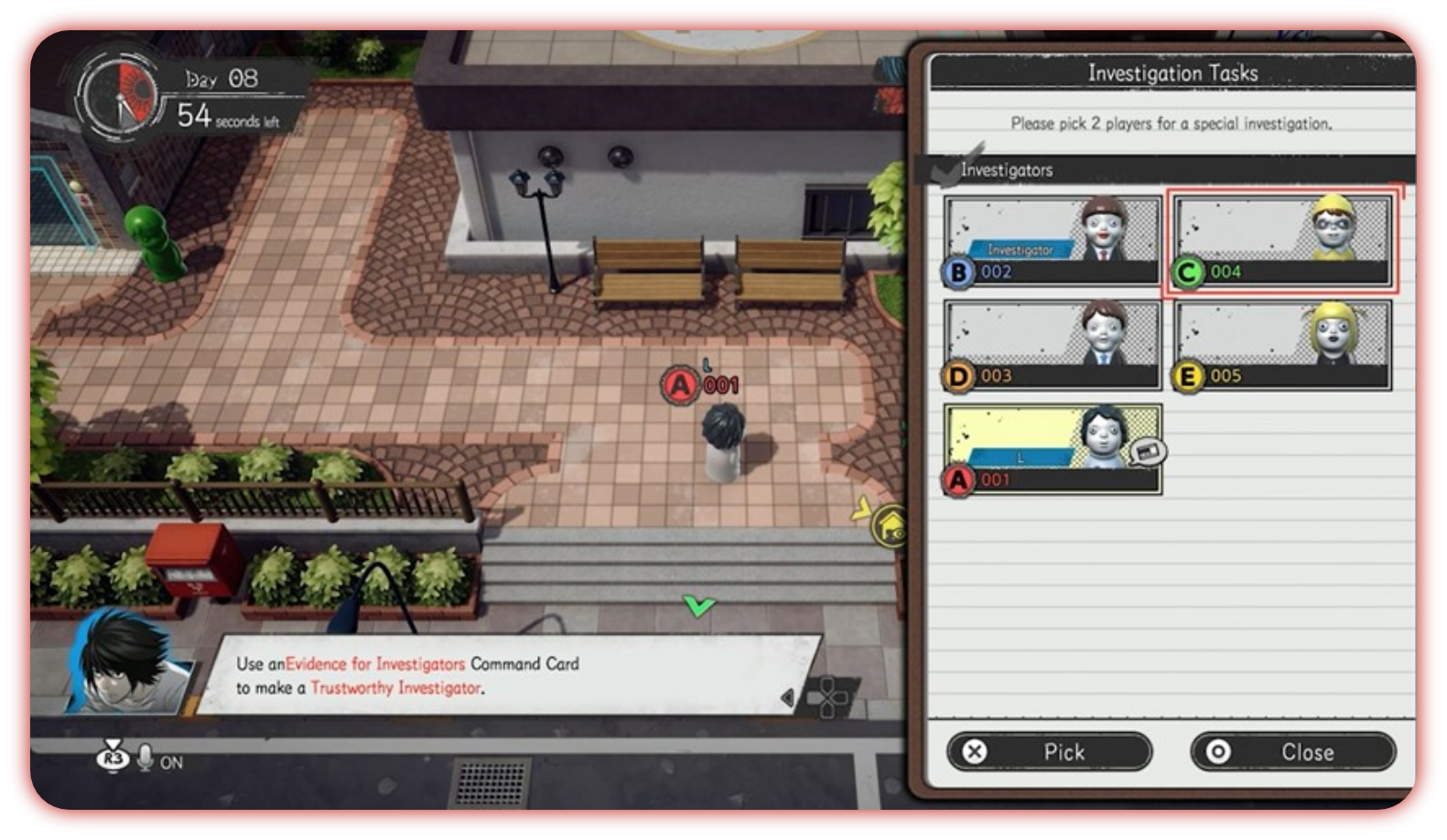Image resolution: width=1447 pixels, height=840 pixels.
Task: Close the Investigation Tasks panel
Action: tap(1292, 752)
